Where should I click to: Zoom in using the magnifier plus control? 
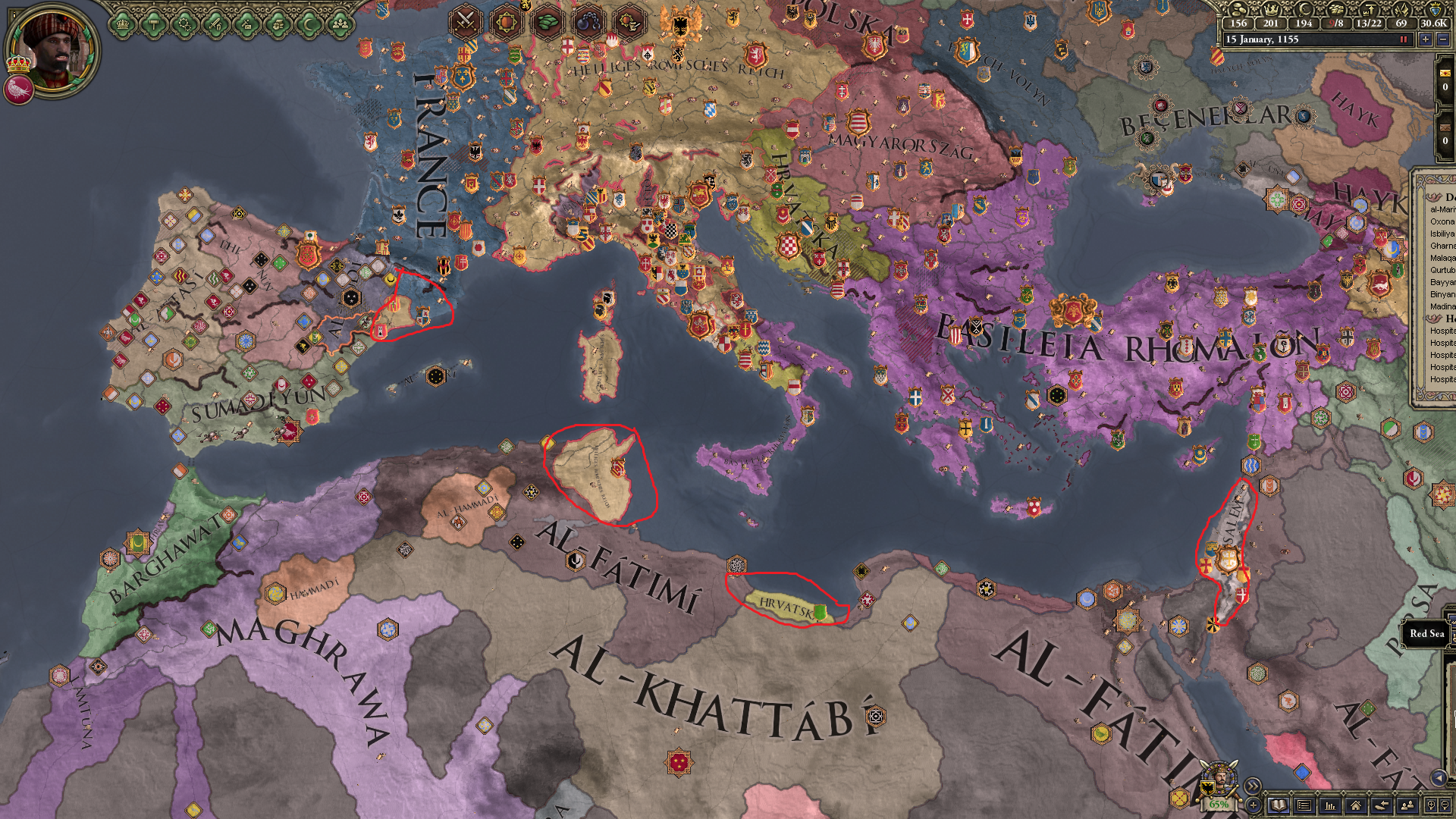click(1431, 806)
